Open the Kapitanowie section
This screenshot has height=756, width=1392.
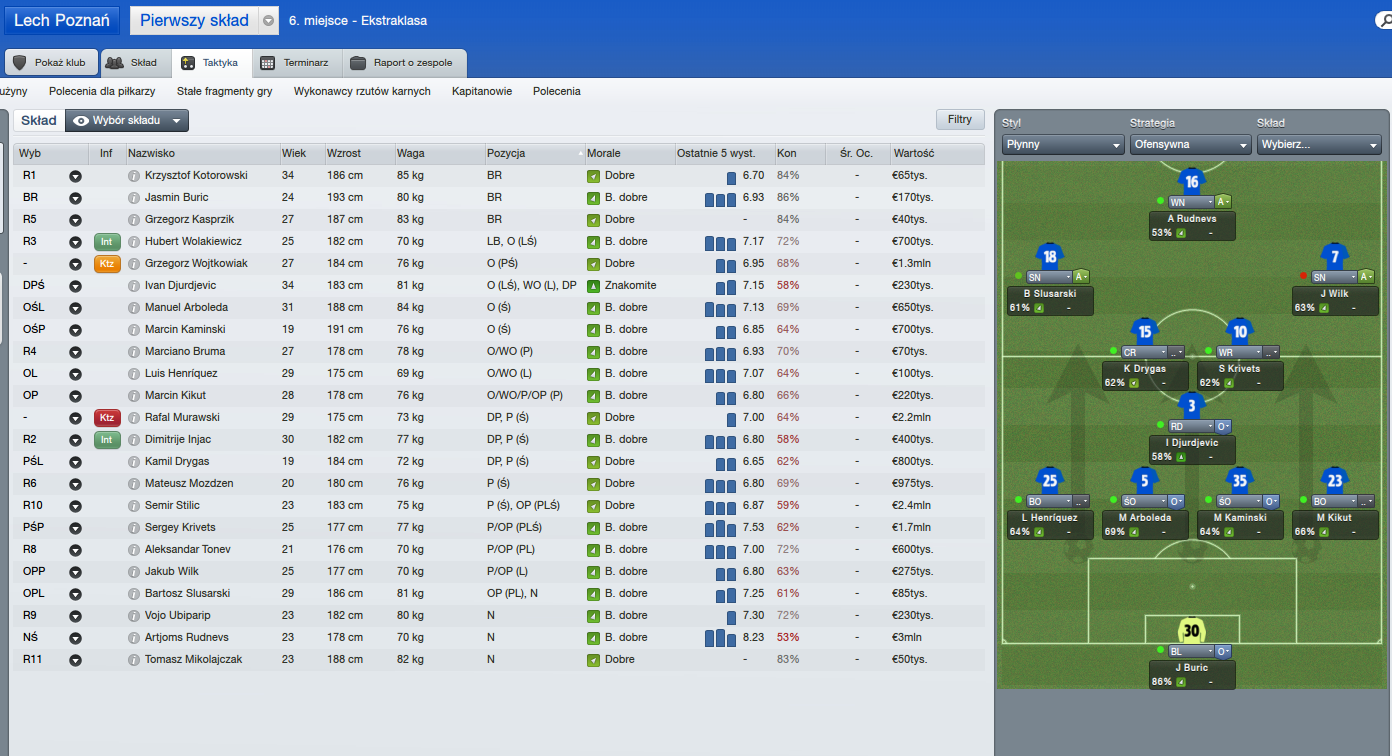(x=482, y=91)
